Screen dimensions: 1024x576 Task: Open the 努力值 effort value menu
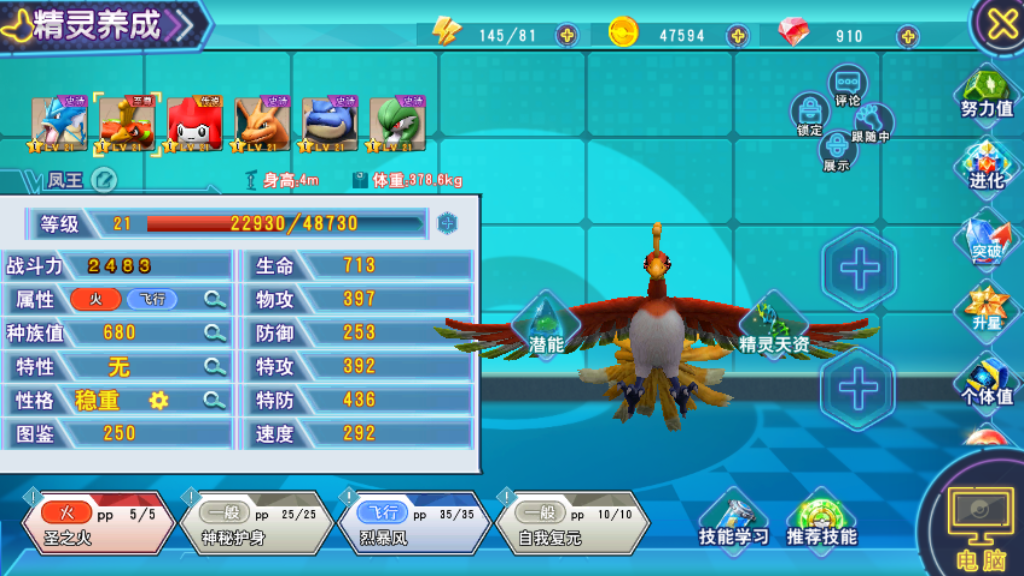pyautogui.click(x=987, y=95)
